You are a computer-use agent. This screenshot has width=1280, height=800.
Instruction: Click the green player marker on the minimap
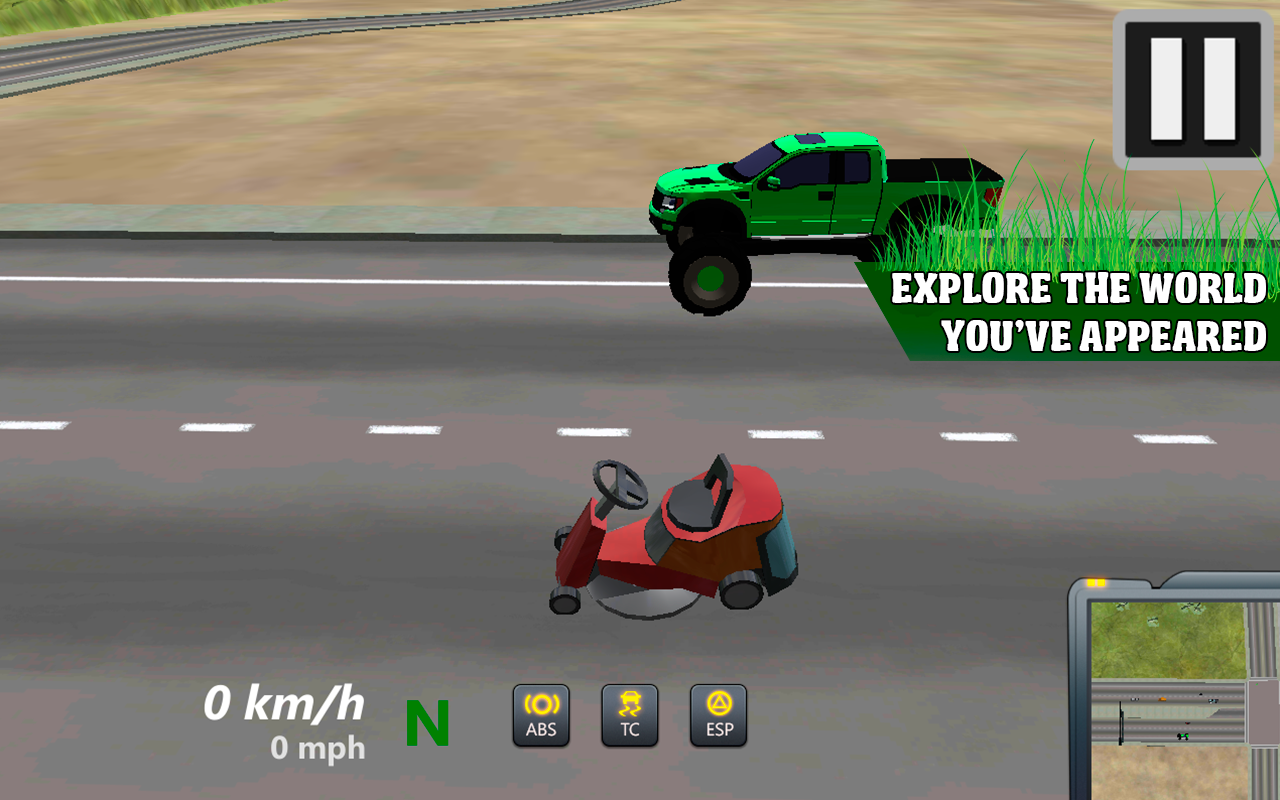click(1183, 736)
